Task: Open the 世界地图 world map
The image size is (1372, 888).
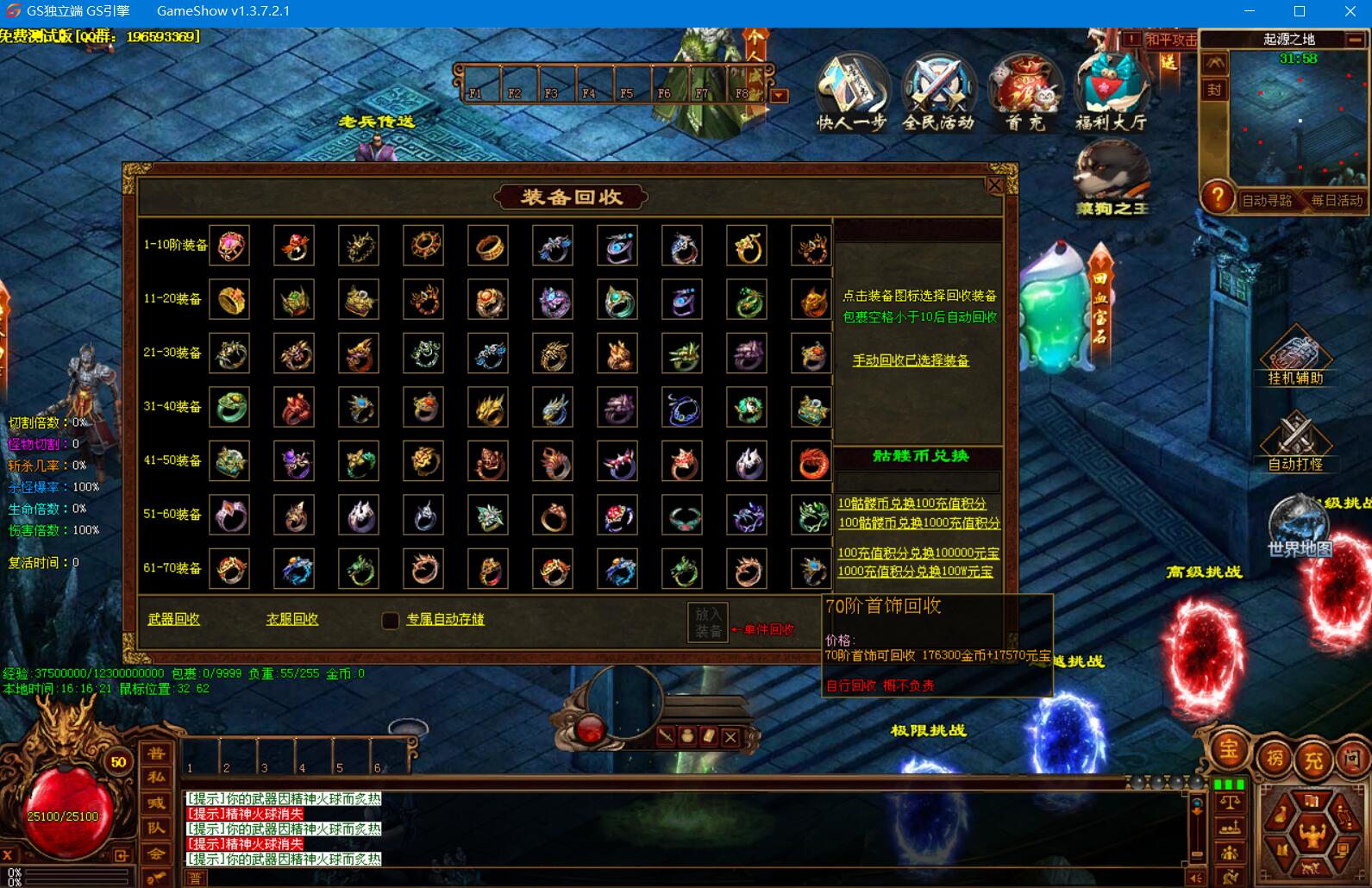Action: 1300,528
